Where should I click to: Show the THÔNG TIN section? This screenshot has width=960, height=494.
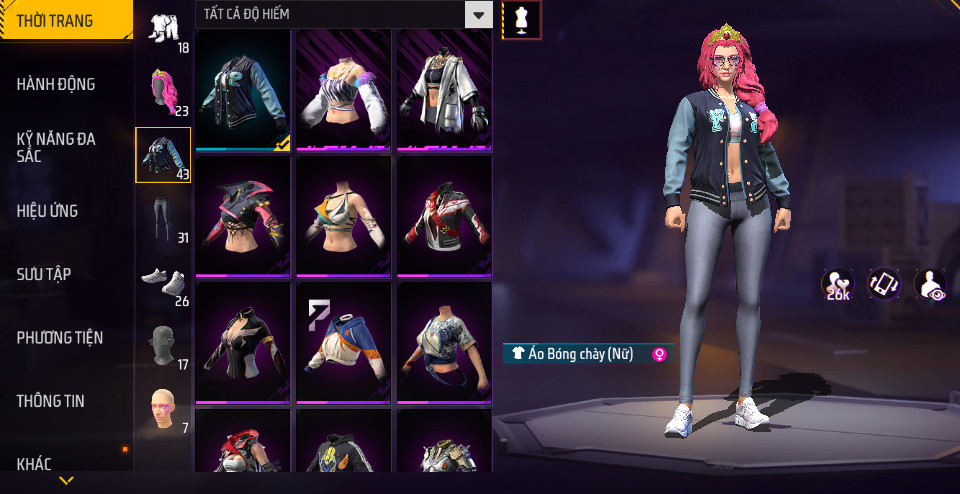pyautogui.click(x=50, y=401)
